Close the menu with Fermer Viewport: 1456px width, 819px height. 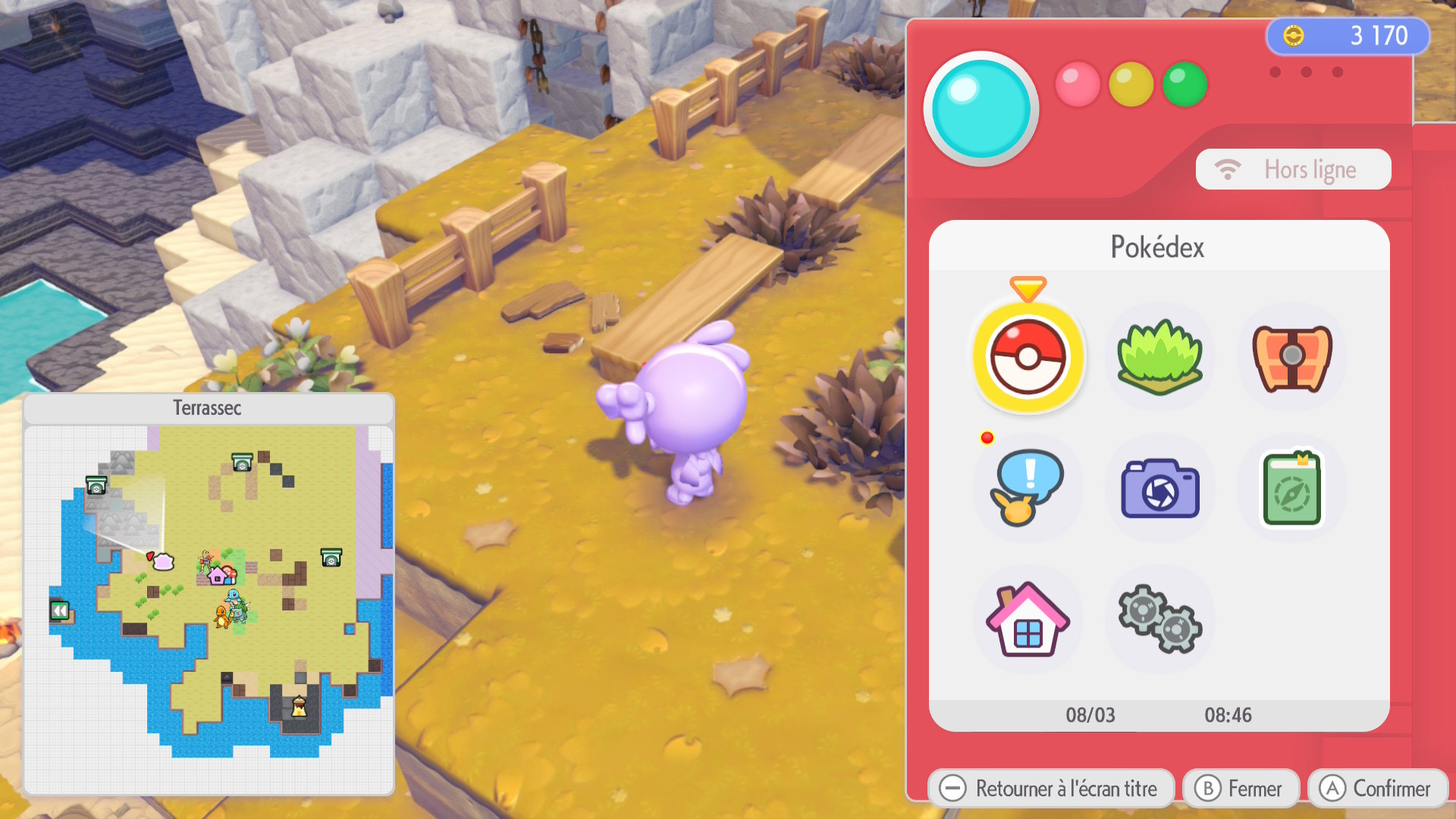(1241, 789)
